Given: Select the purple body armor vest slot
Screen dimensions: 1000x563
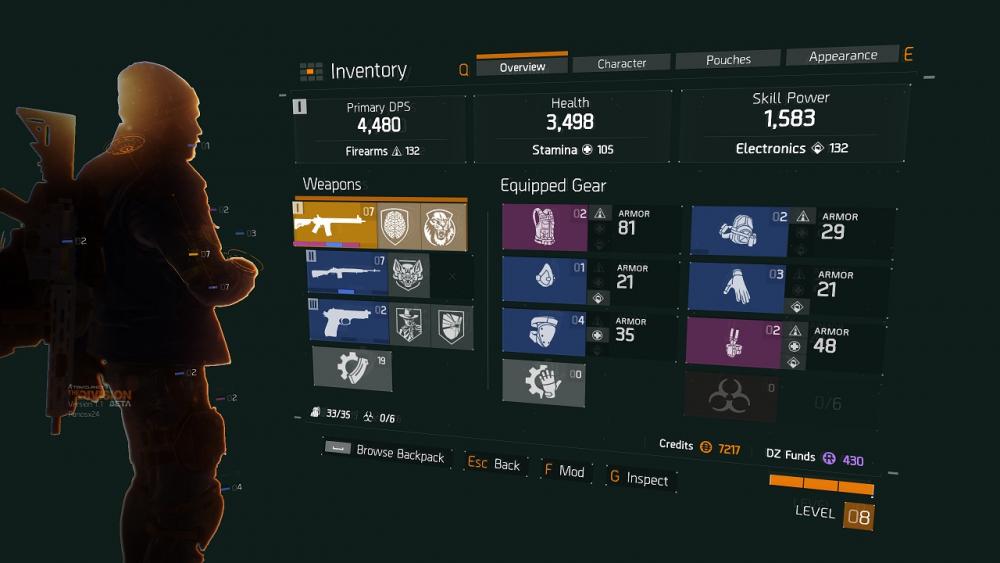Looking at the screenshot, I should [x=545, y=227].
